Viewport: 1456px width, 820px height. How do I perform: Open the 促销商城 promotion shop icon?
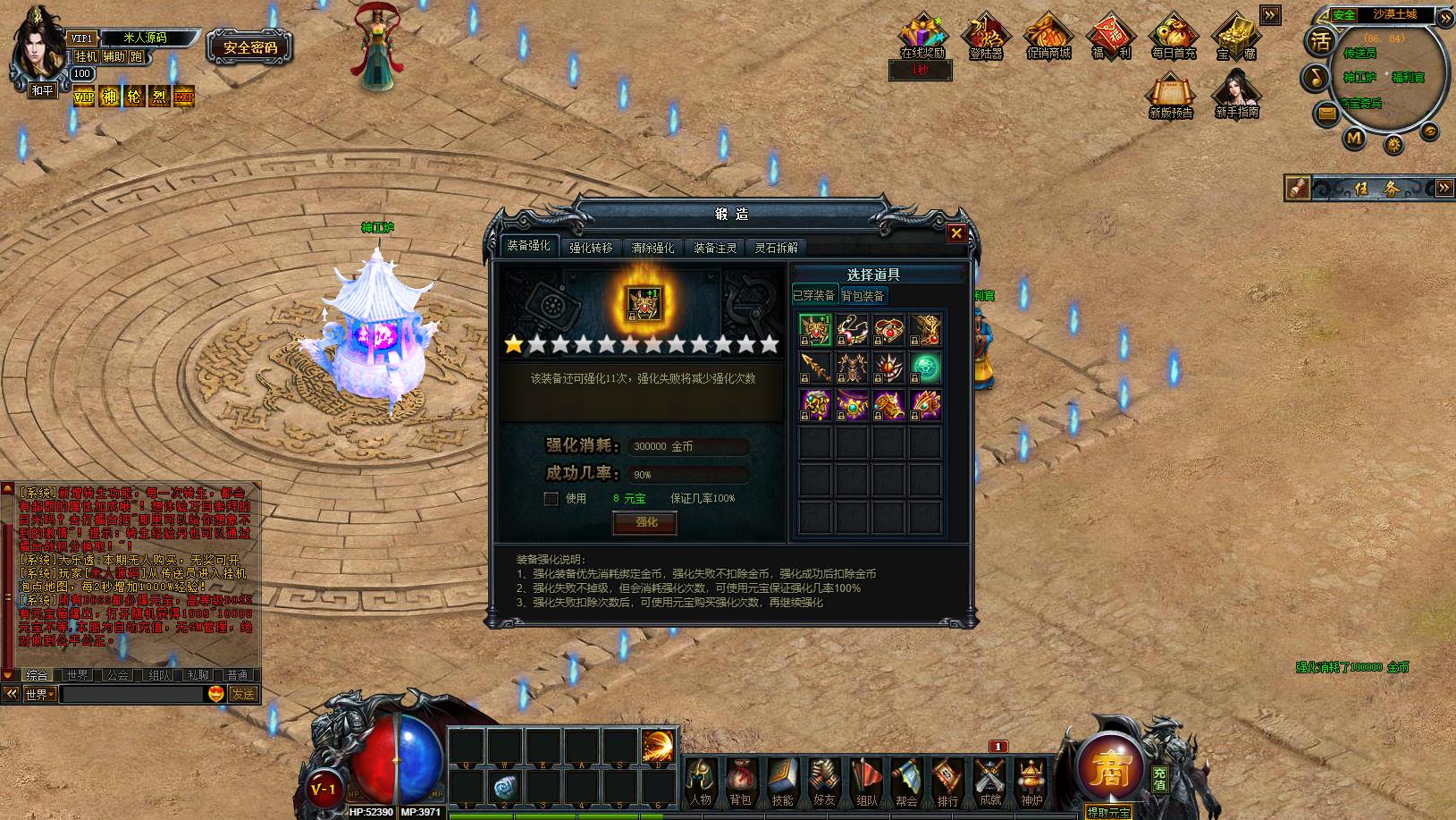1048,37
